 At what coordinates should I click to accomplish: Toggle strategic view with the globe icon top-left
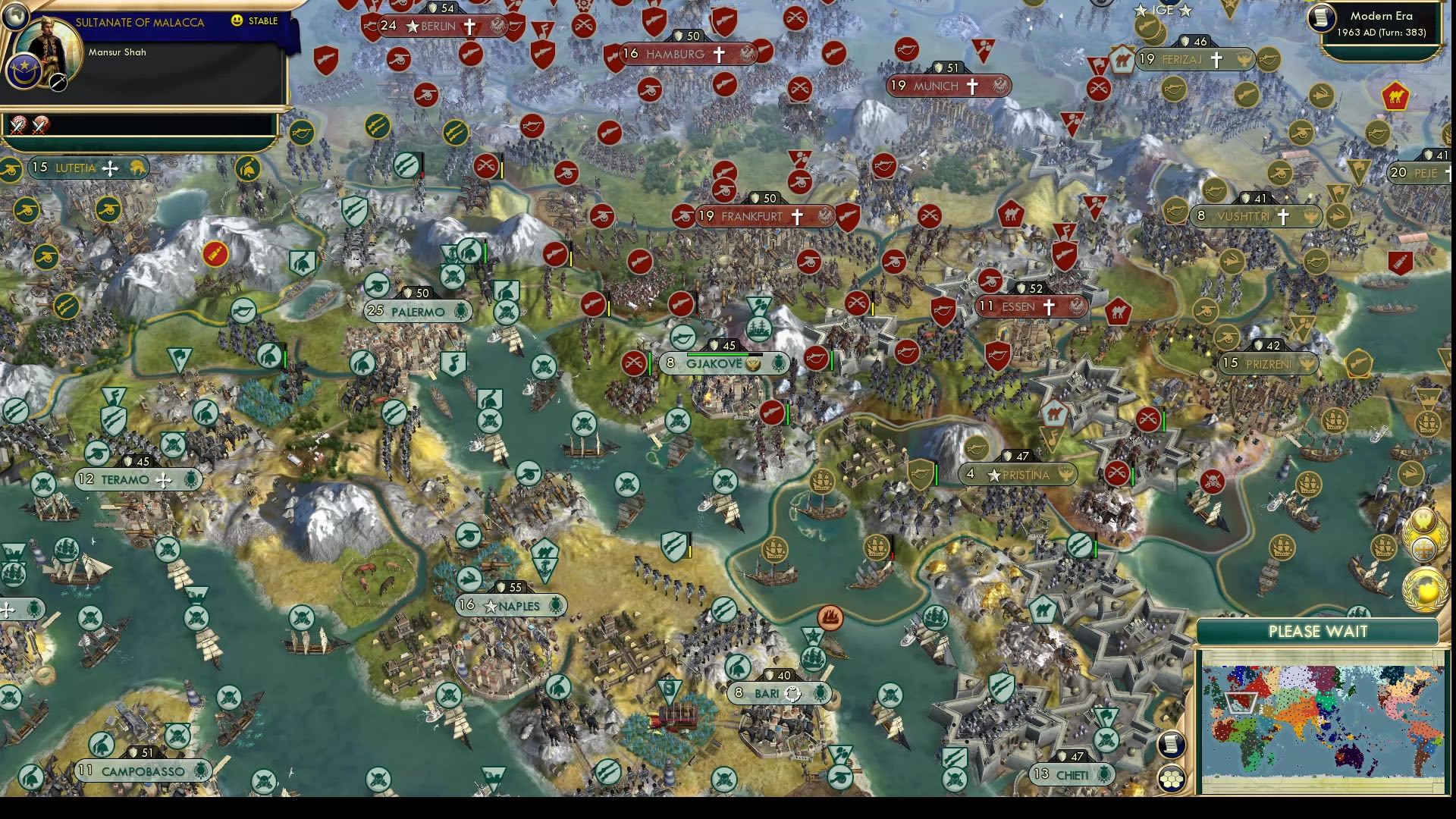[17, 16]
